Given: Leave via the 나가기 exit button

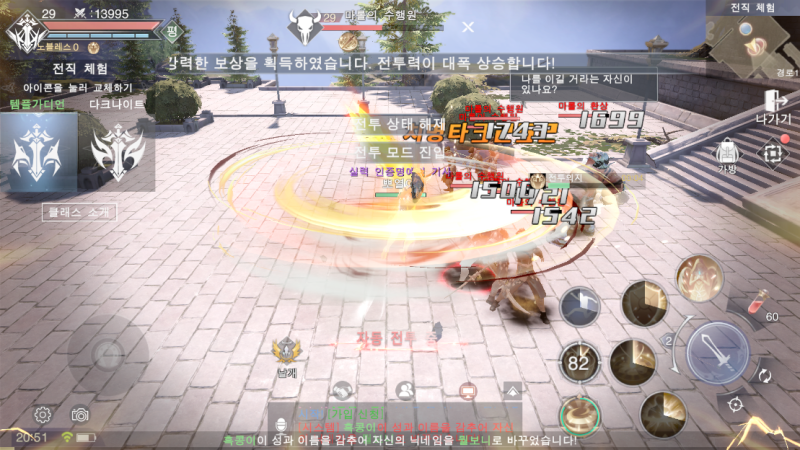Looking at the screenshot, I should [x=773, y=105].
